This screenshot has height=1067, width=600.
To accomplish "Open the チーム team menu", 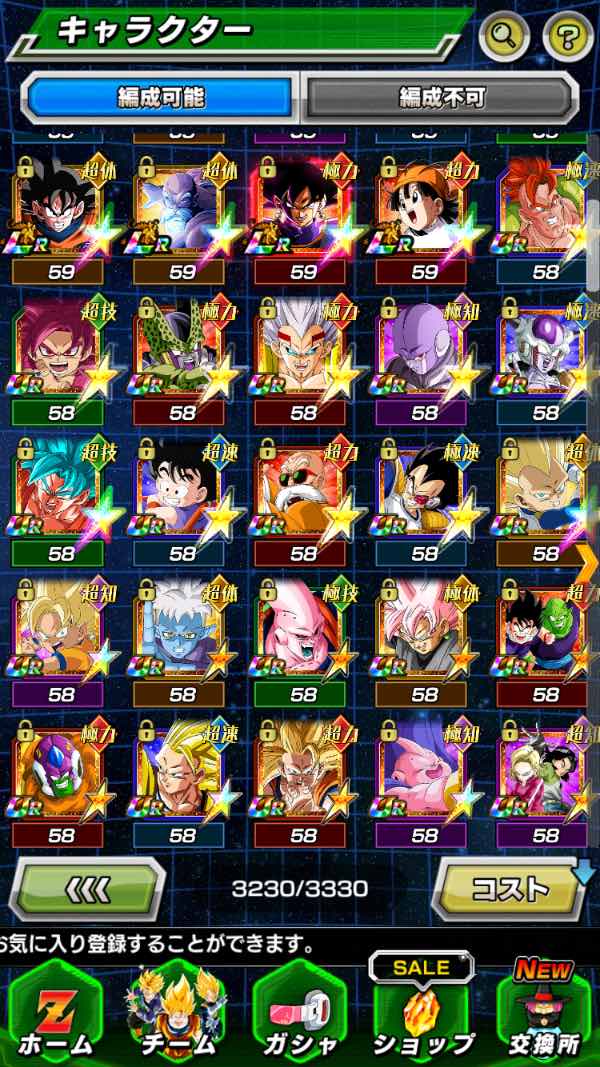I will [x=177, y=1012].
